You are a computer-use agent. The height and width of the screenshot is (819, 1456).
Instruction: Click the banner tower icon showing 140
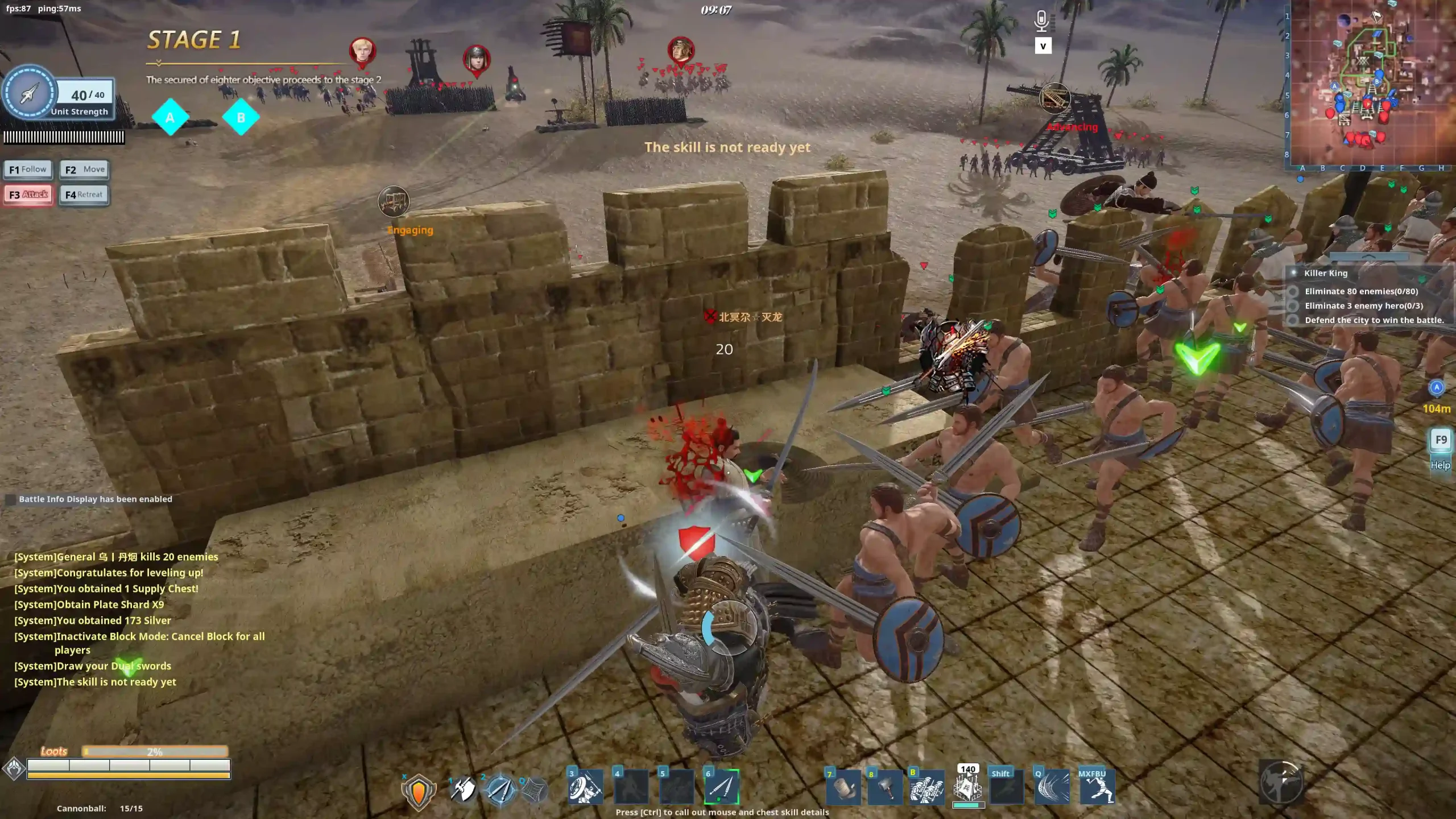point(967,787)
